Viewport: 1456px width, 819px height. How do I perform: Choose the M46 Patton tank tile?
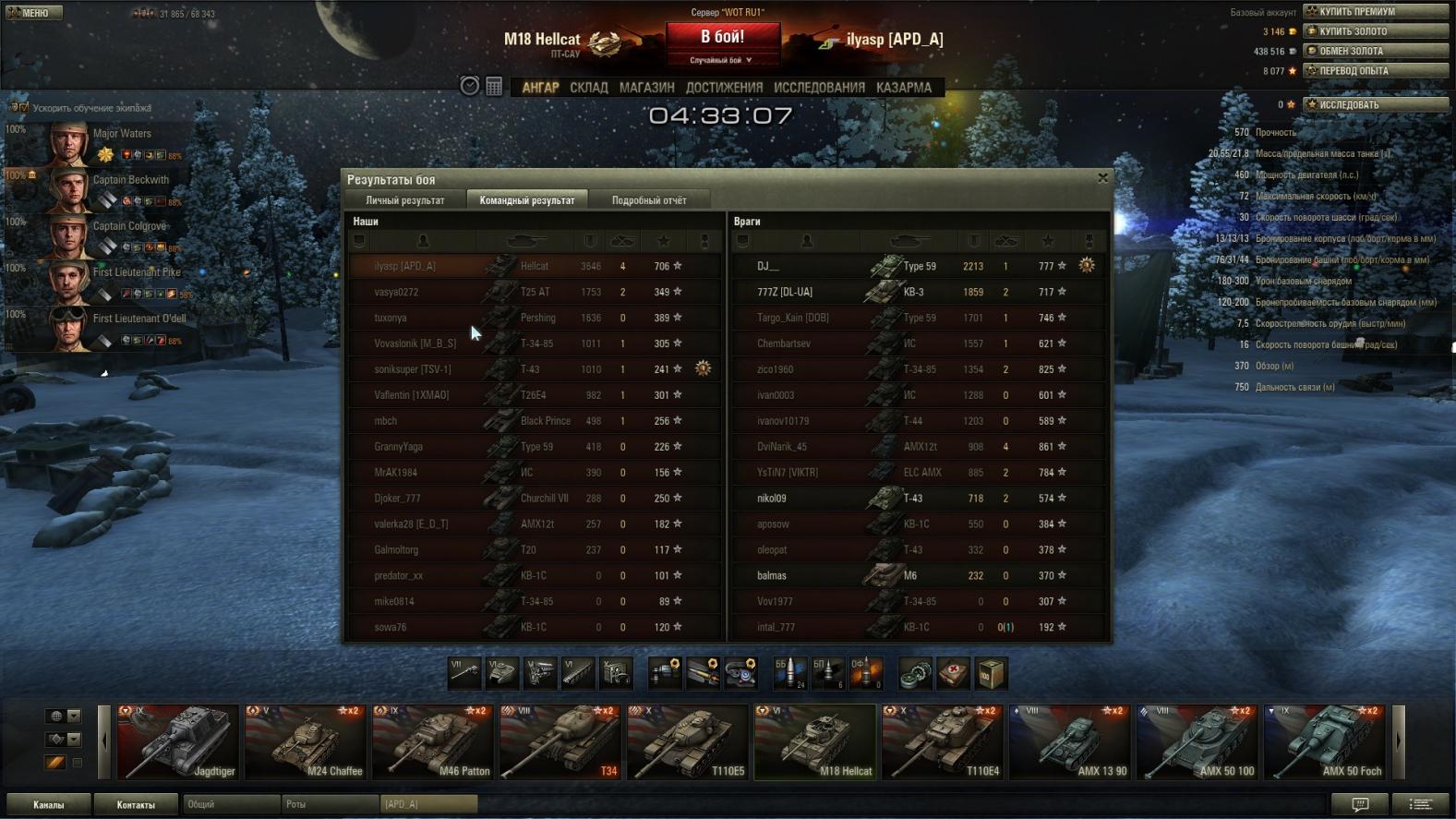432,742
